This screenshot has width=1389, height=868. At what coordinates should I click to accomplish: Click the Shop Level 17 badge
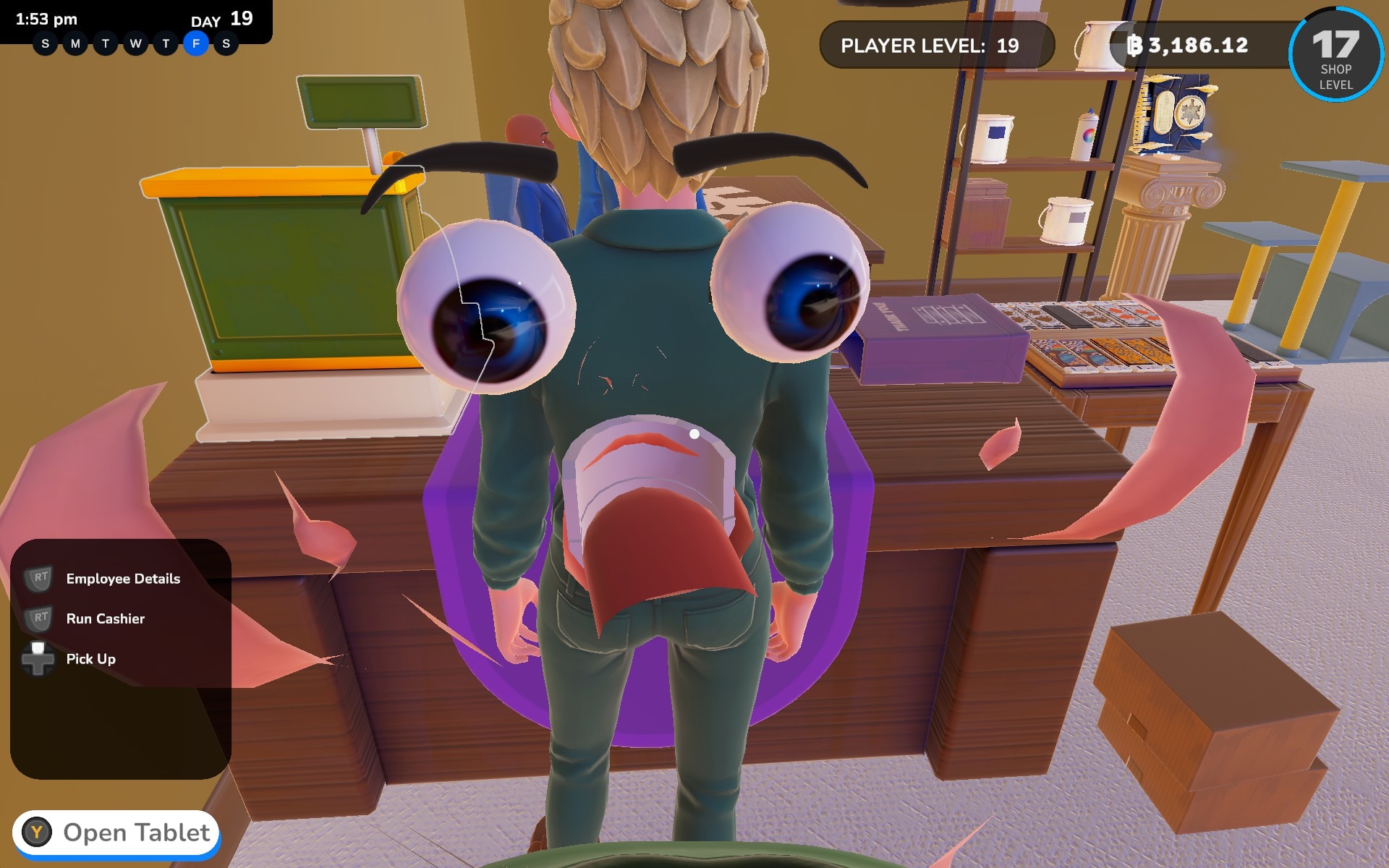click(x=1335, y=55)
